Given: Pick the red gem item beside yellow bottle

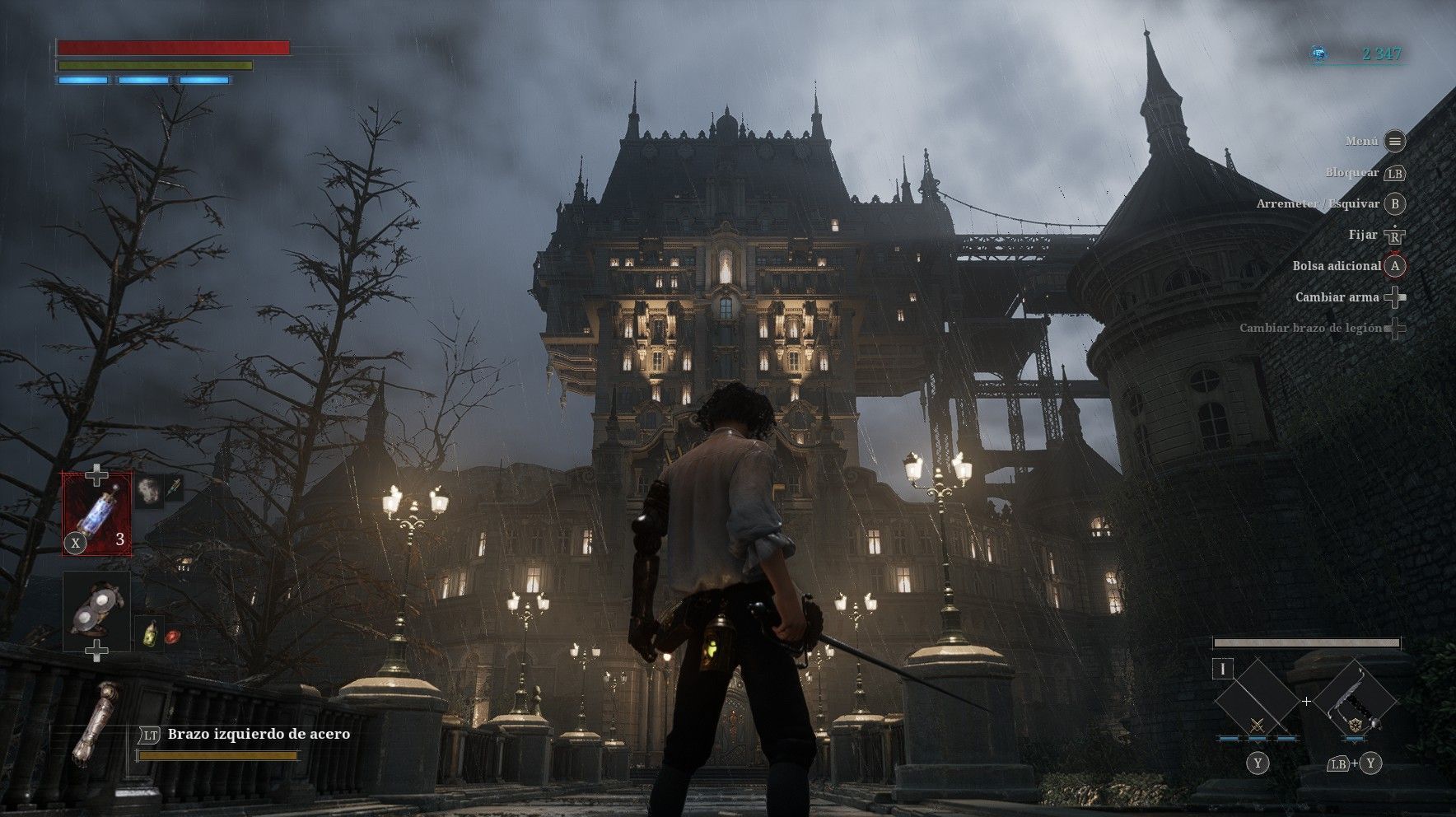Looking at the screenshot, I should pyautogui.click(x=172, y=636).
